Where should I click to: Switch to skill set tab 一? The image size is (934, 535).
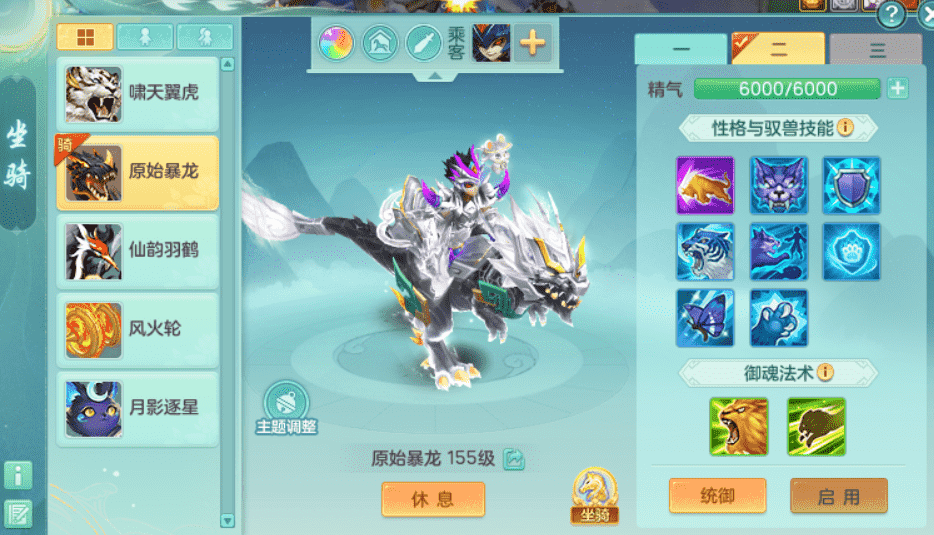pyautogui.click(x=680, y=49)
